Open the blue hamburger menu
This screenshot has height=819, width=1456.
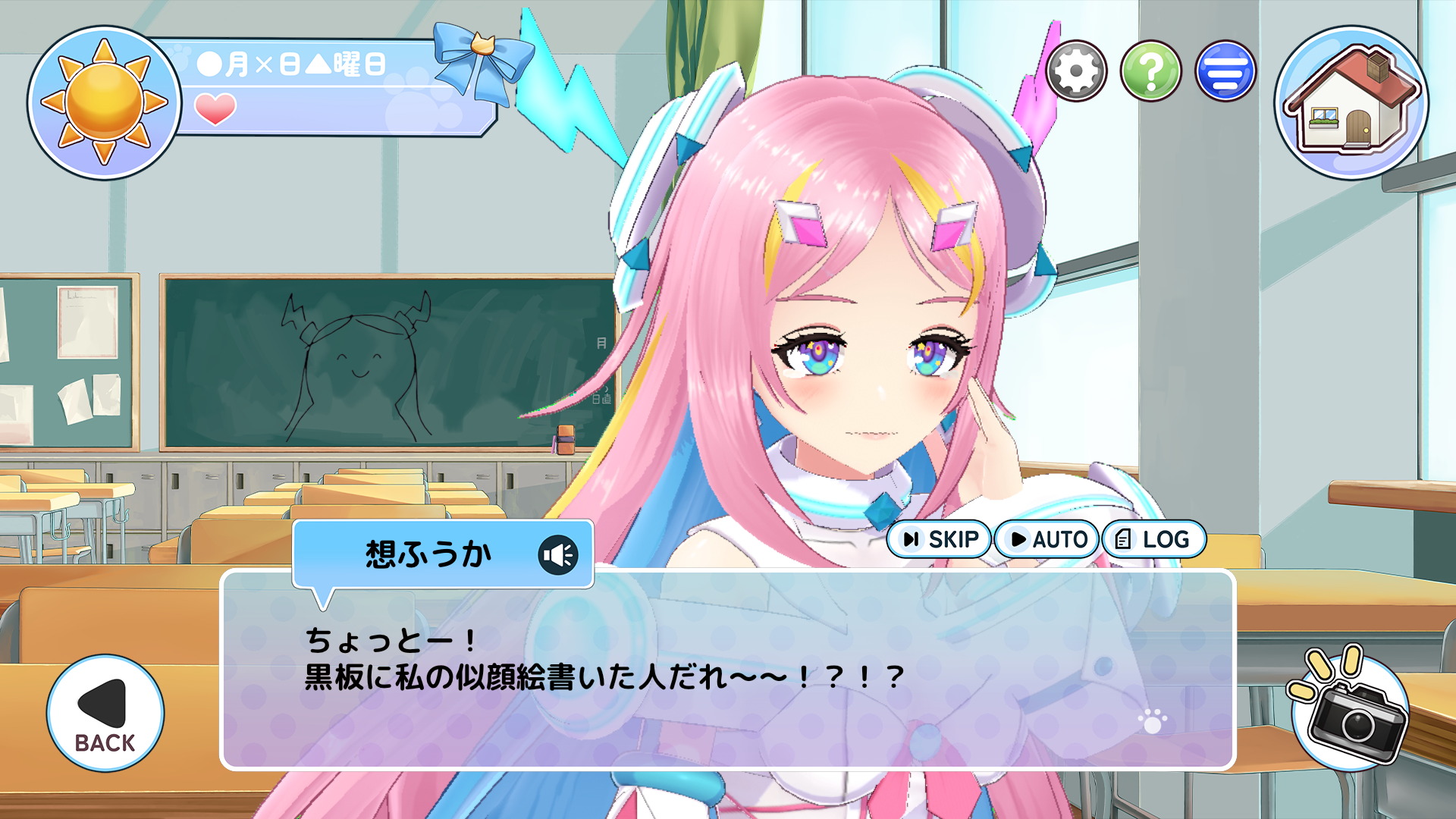point(1225,71)
